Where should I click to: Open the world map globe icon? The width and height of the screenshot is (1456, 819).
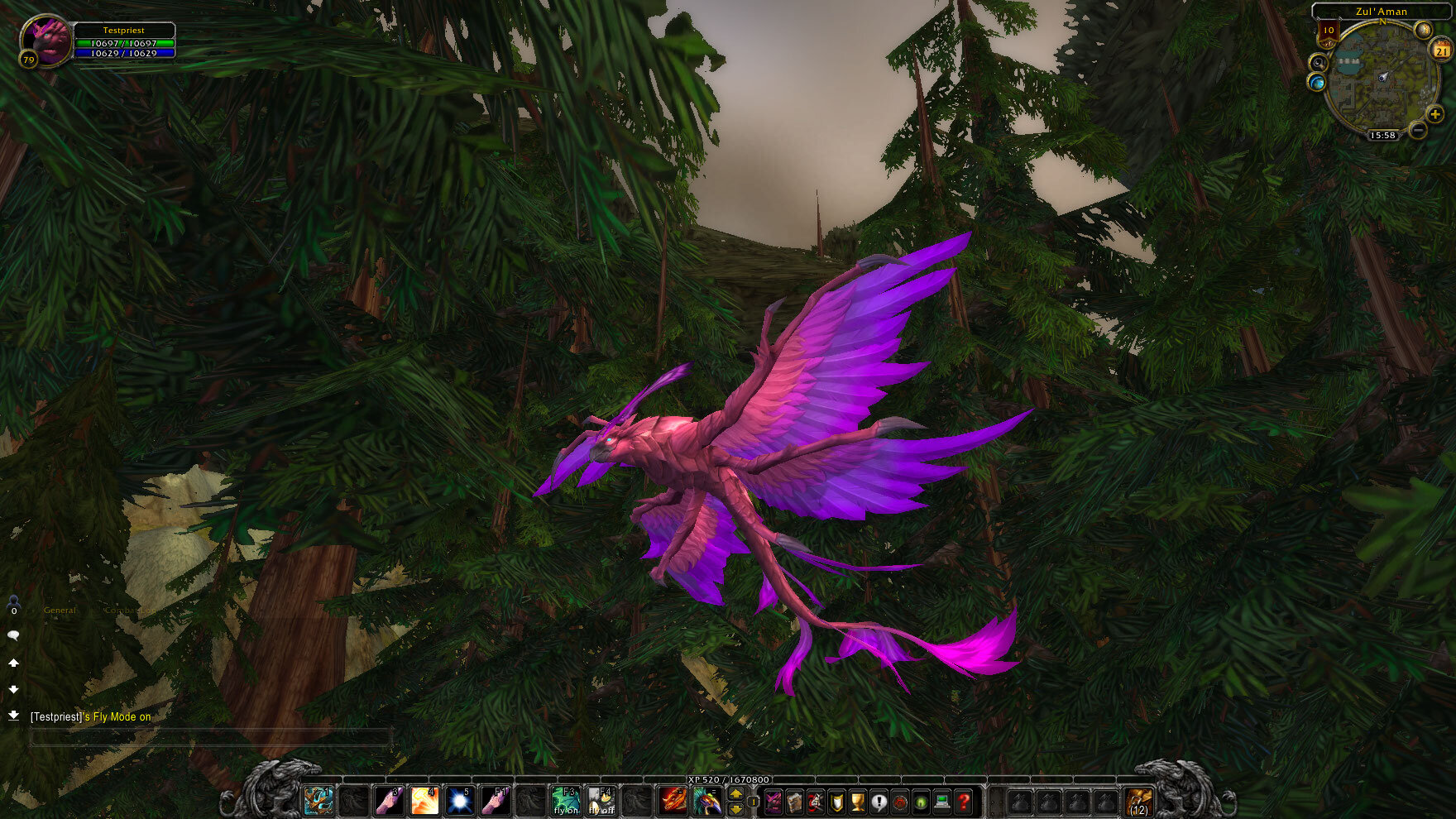tap(1317, 82)
